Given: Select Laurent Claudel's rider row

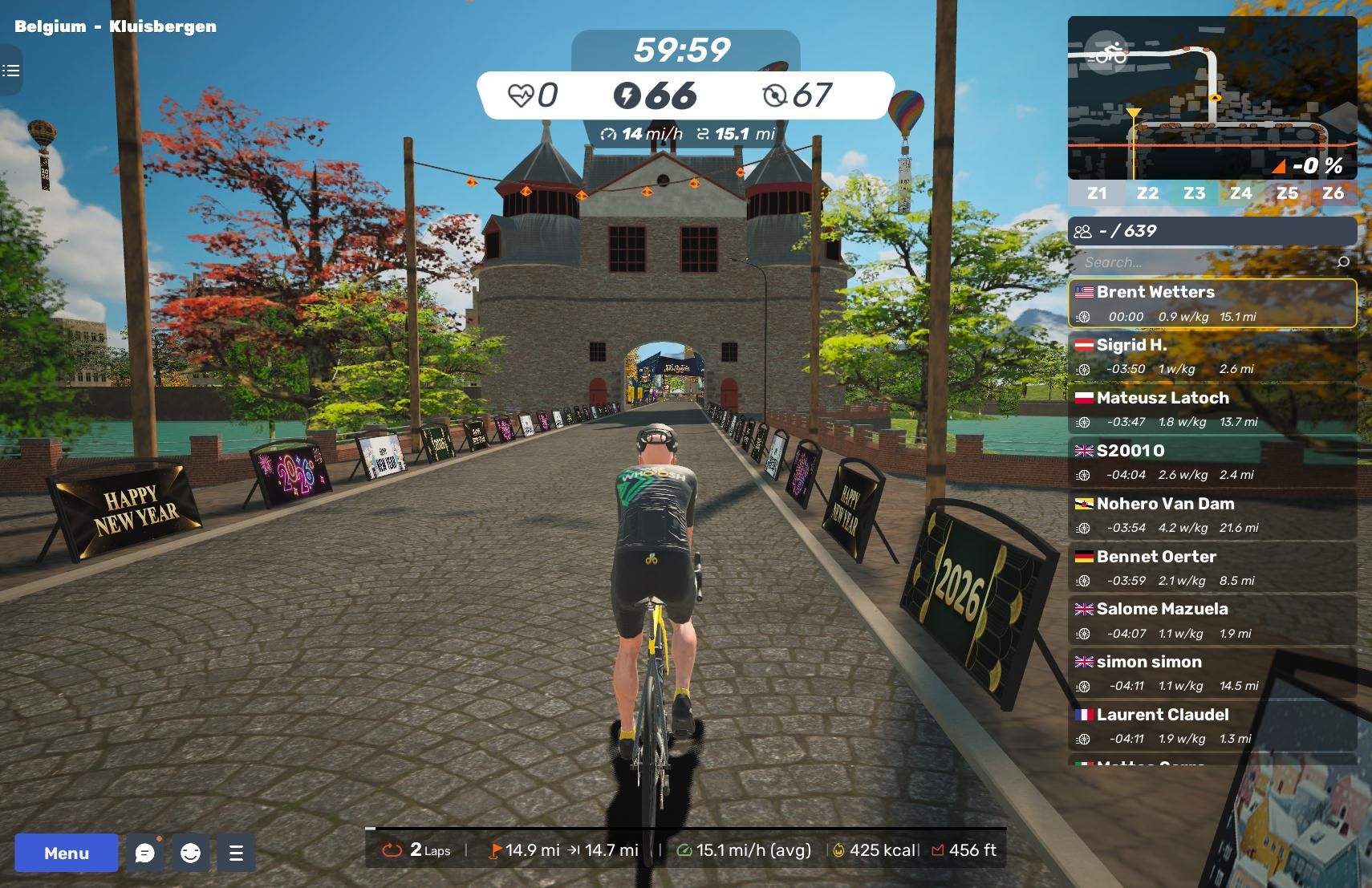Looking at the screenshot, I should coord(1212,726).
